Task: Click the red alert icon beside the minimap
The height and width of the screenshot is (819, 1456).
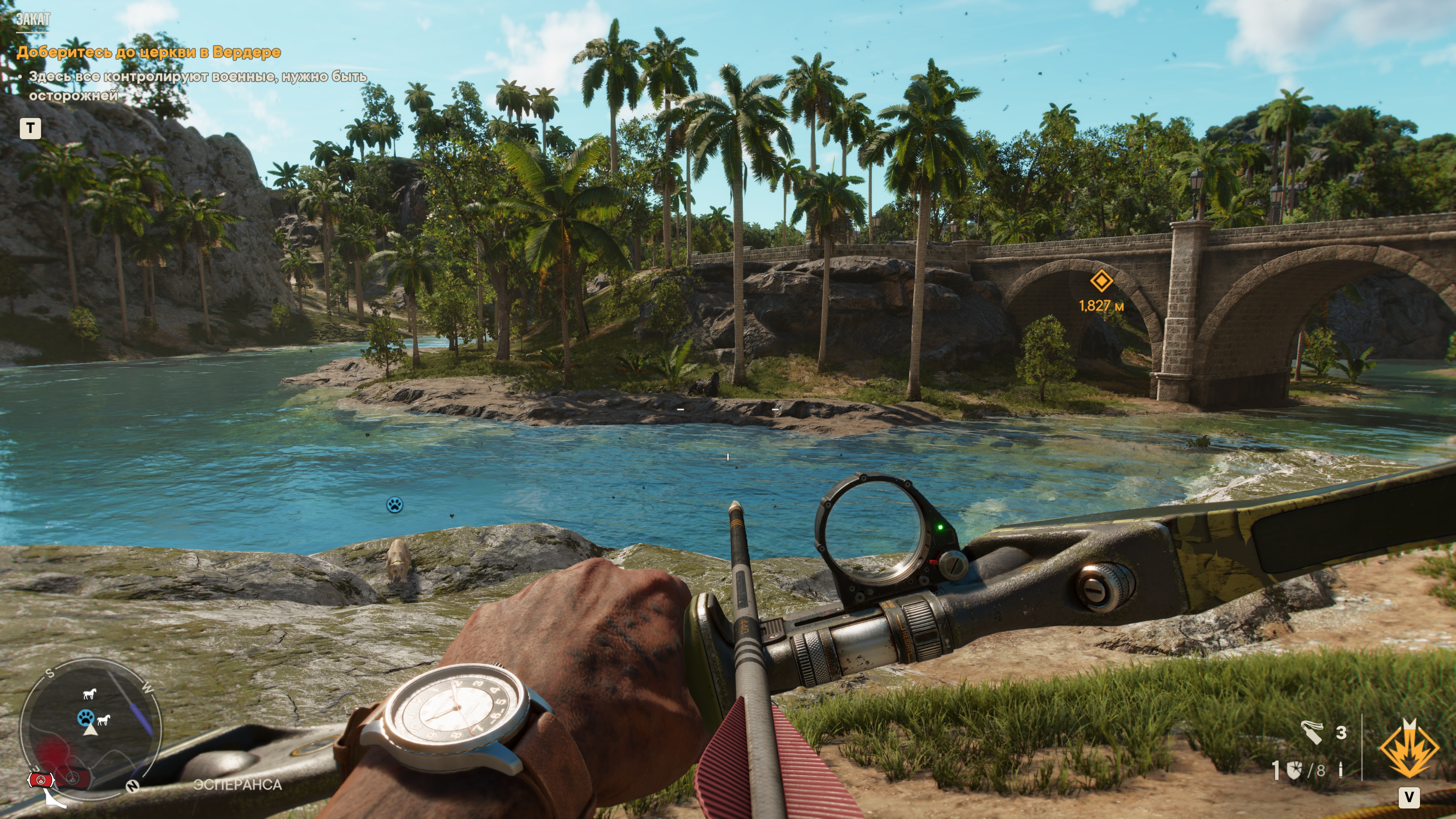Action: point(41,780)
